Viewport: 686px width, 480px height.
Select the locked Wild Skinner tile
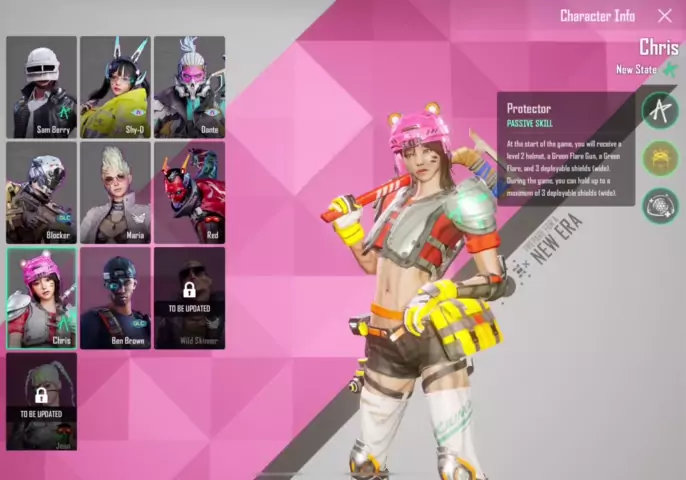coord(189,298)
